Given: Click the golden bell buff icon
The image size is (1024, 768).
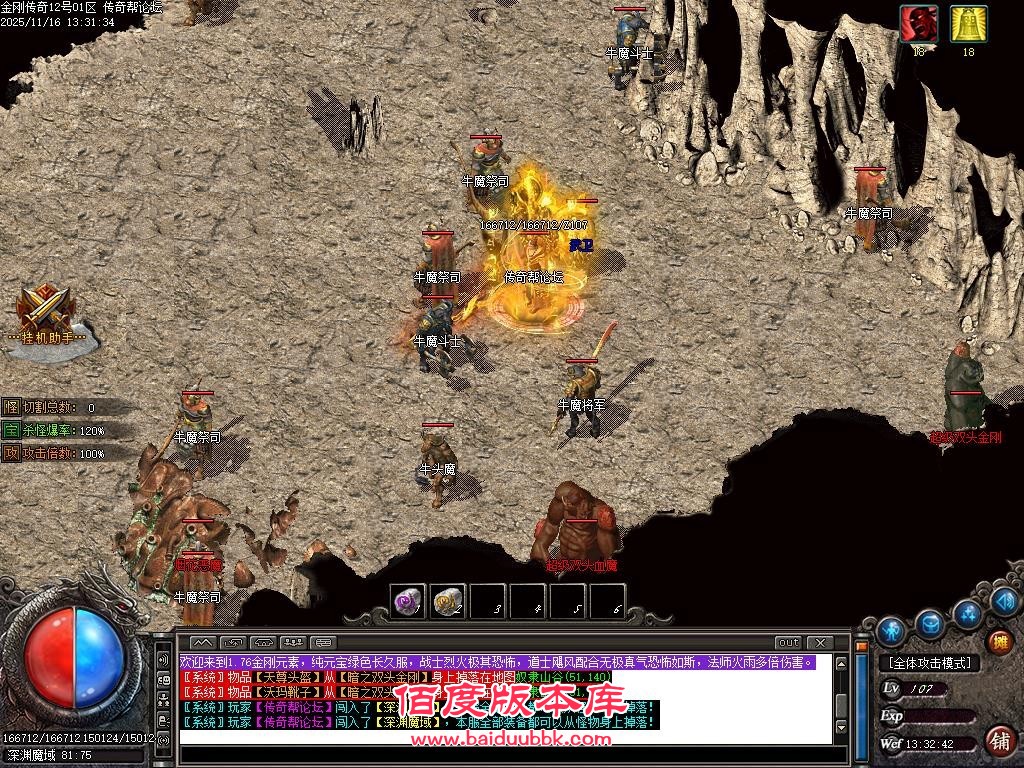Looking at the screenshot, I should [968, 25].
